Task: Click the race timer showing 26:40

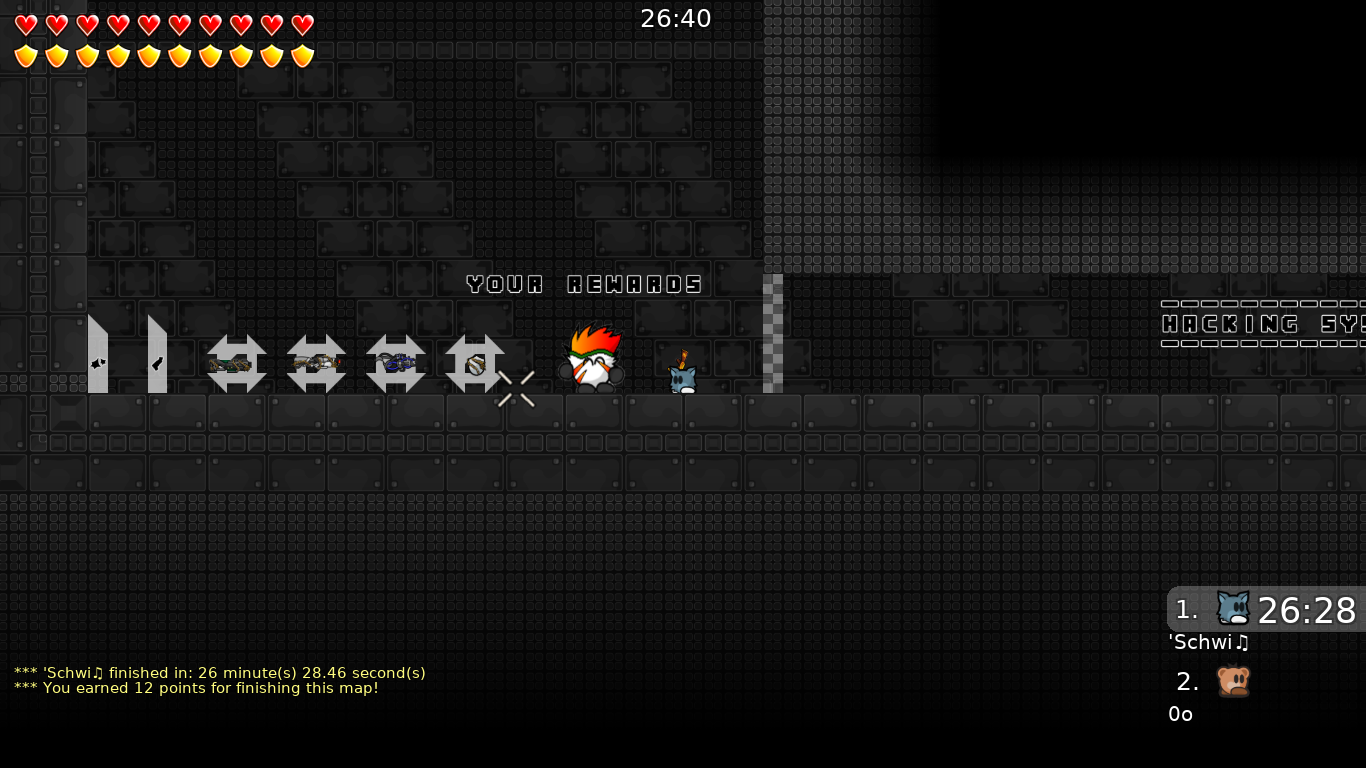Action: (676, 18)
